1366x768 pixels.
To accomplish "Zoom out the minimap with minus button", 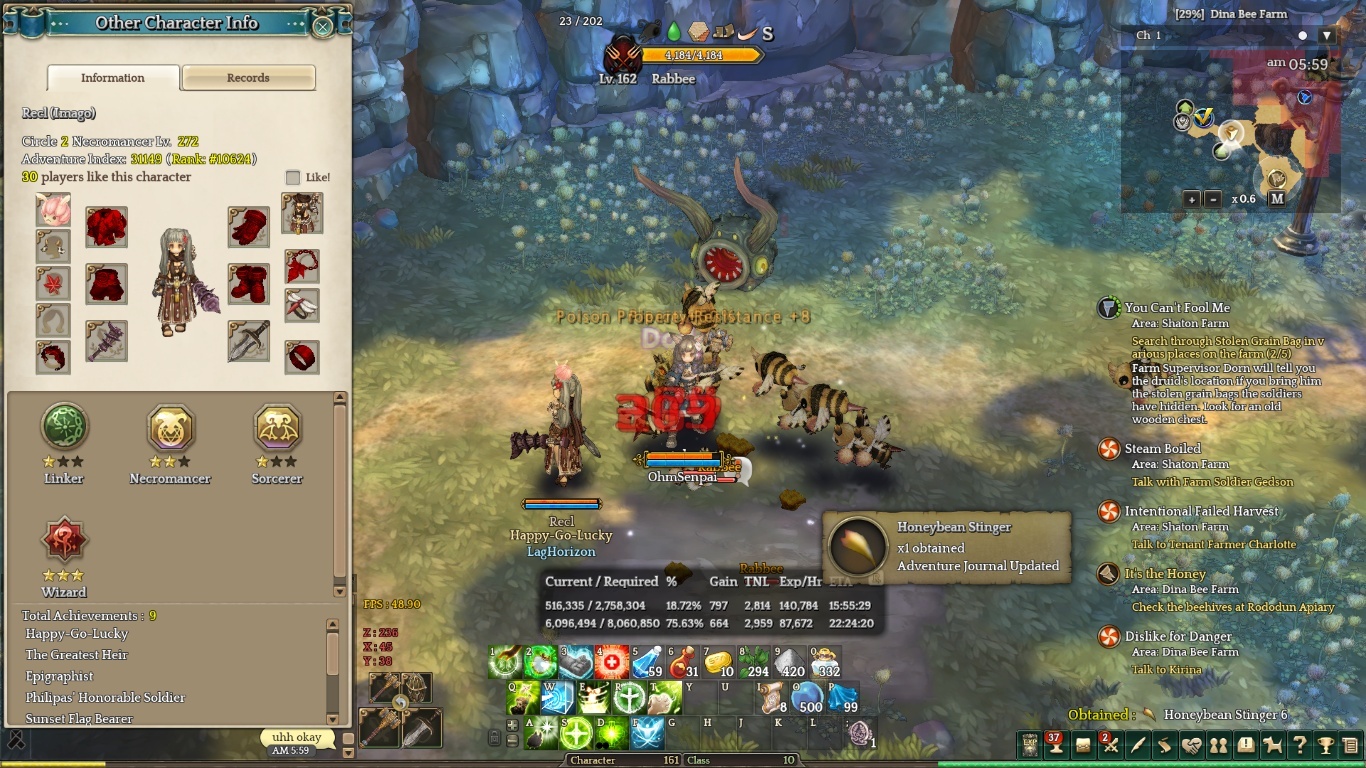I will point(1212,199).
